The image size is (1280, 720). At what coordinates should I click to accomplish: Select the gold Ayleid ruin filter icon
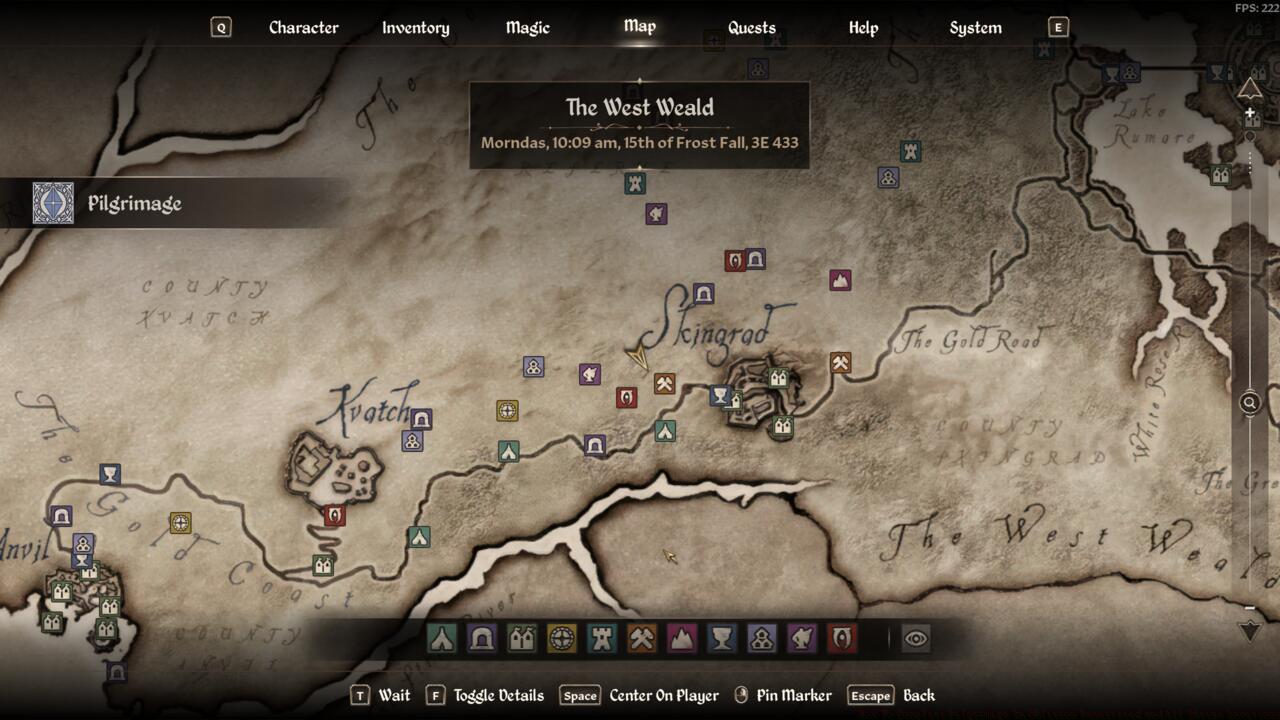tap(561, 637)
